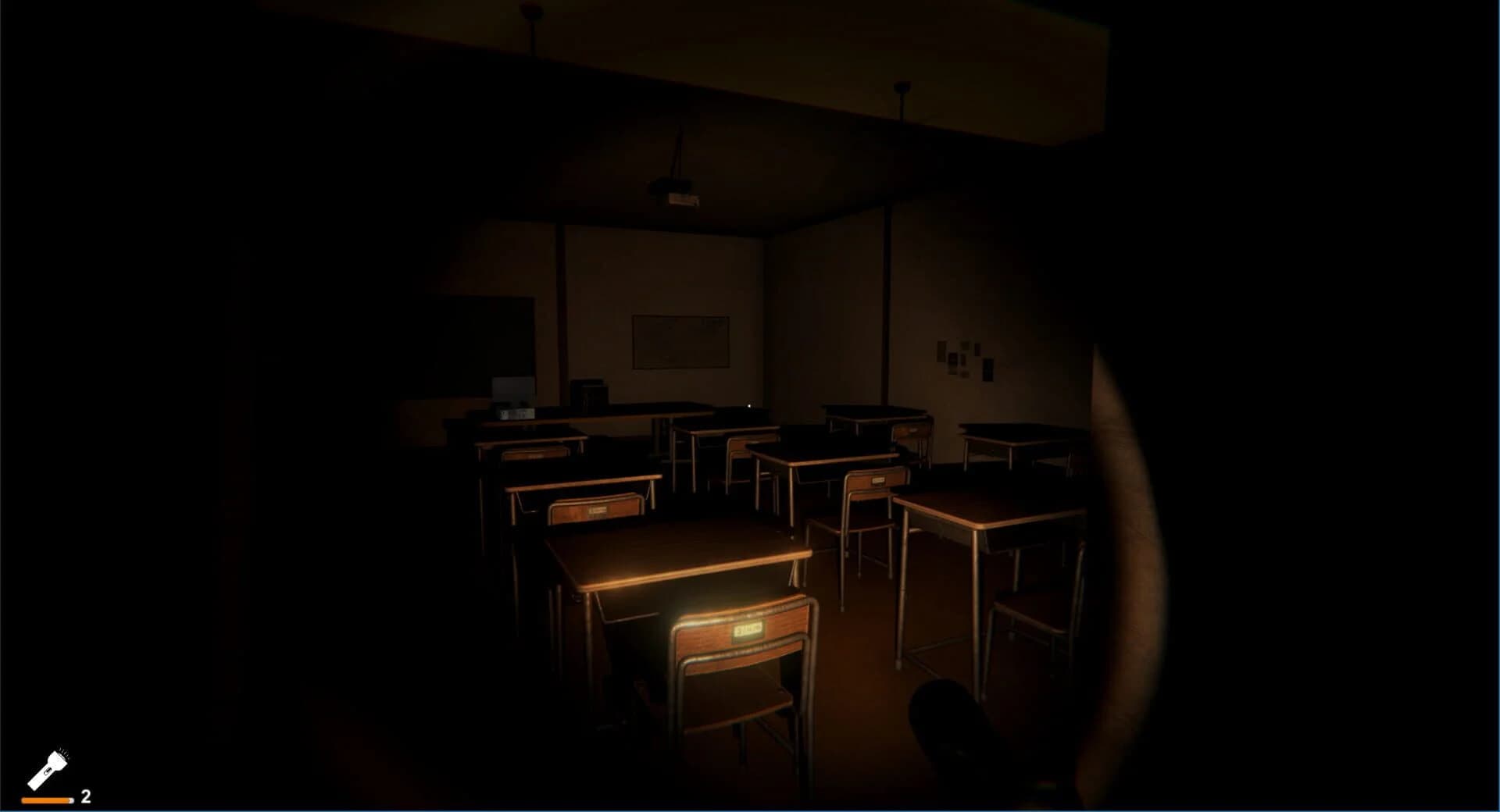Image resolution: width=1500 pixels, height=812 pixels.
Task: Click the flashlight battery count number 2
Action: (x=84, y=797)
